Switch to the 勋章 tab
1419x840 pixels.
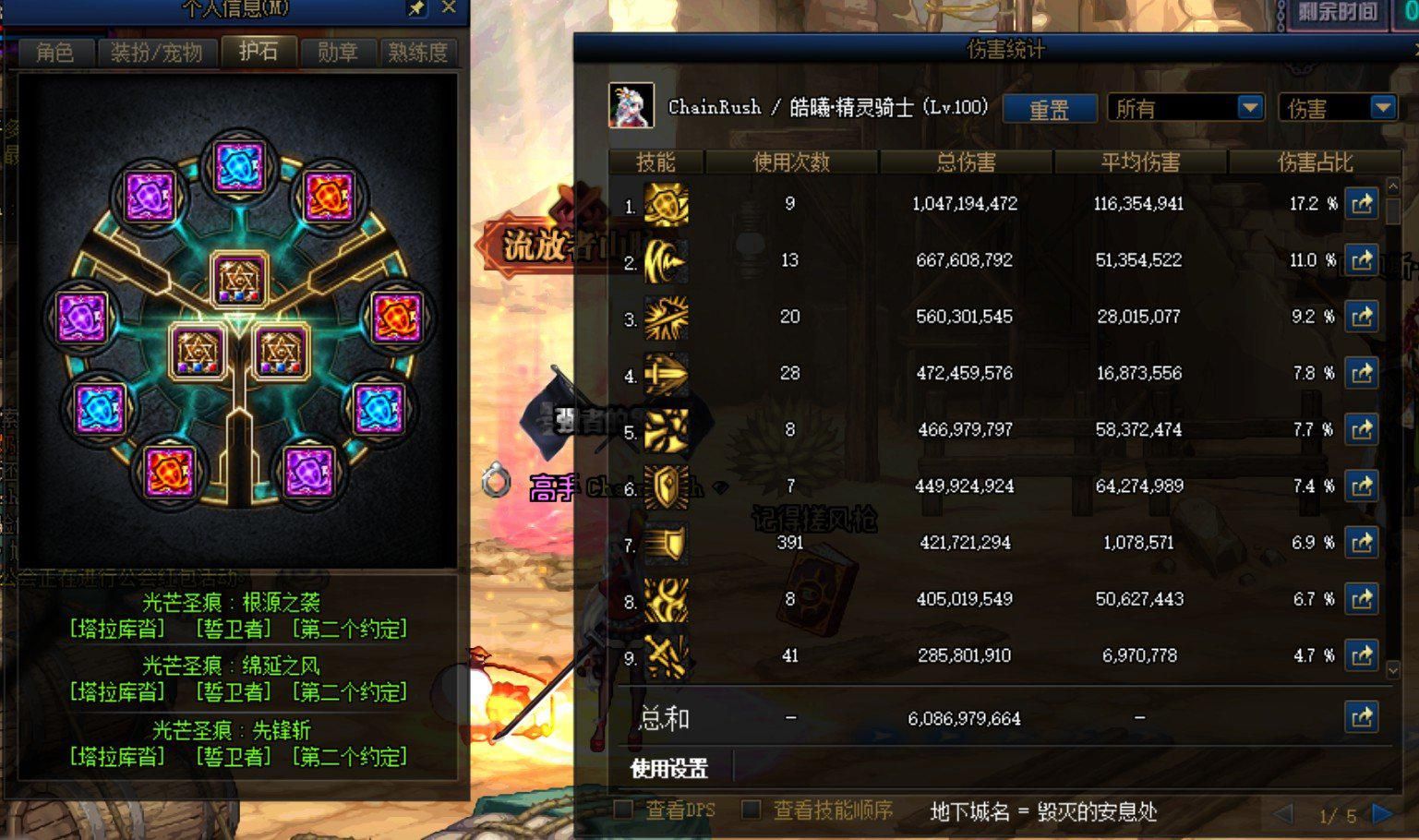[x=338, y=53]
